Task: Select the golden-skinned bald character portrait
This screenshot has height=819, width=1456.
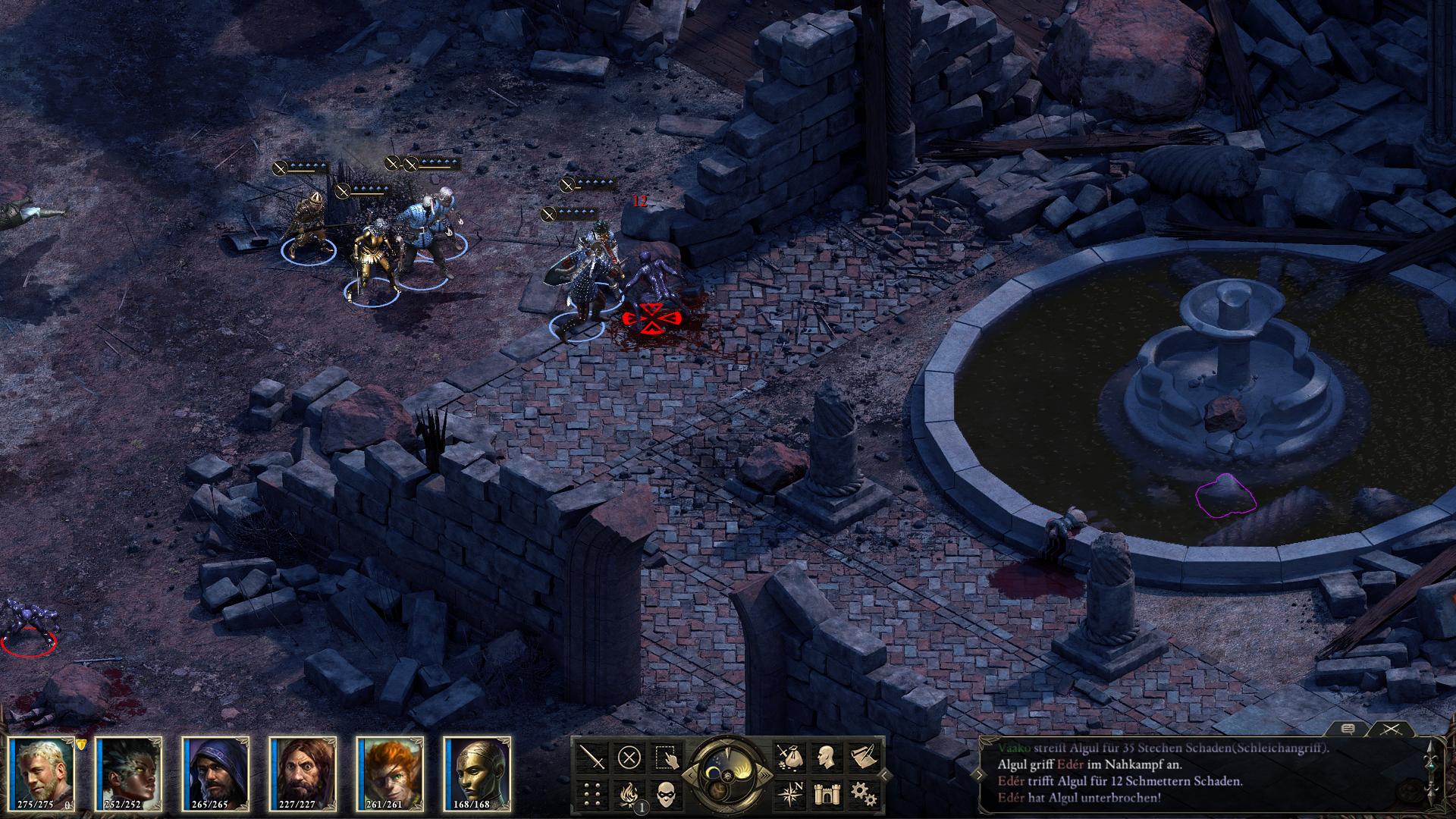Action: coord(479,772)
